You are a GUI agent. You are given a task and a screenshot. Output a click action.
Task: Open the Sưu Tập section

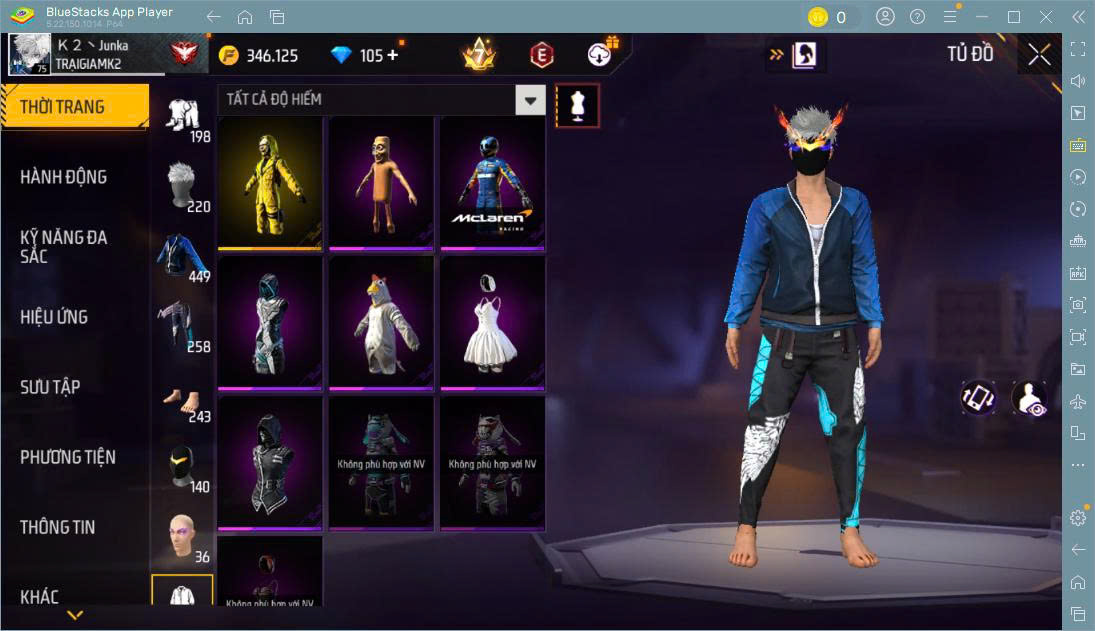click(50, 387)
